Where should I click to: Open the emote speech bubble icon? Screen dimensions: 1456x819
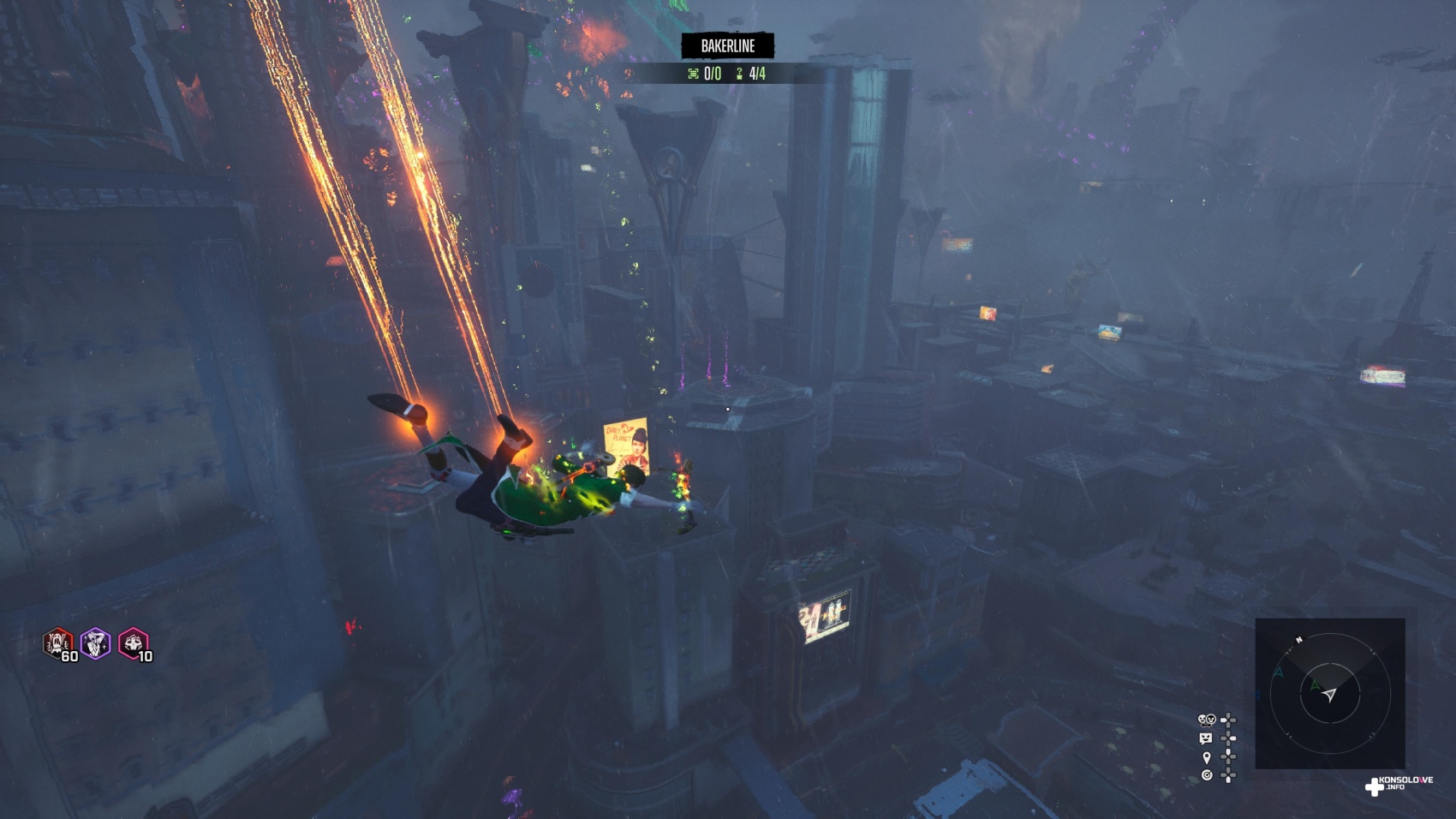[x=1207, y=738]
